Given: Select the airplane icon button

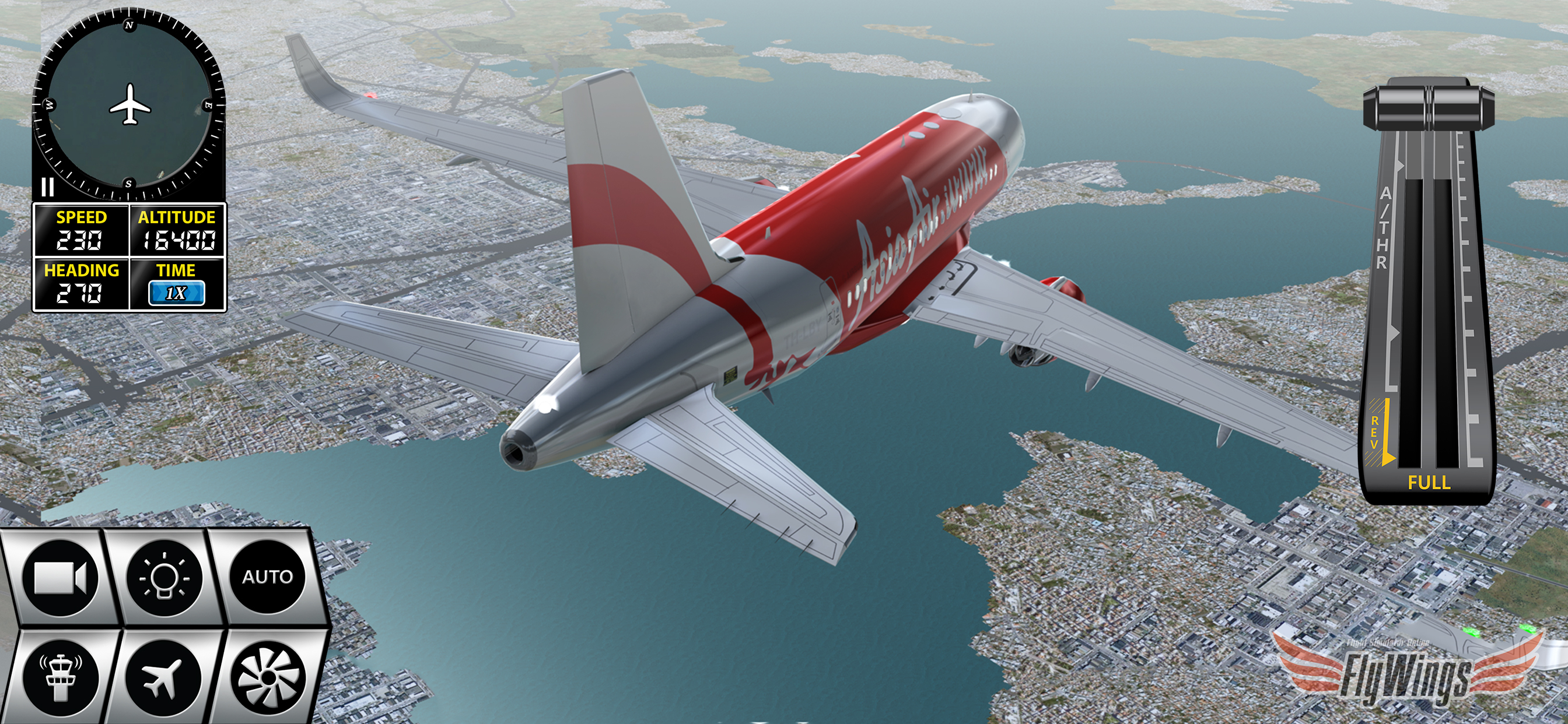Looking at the screenshot, I should pyautogui.click(x=164, y=676).
